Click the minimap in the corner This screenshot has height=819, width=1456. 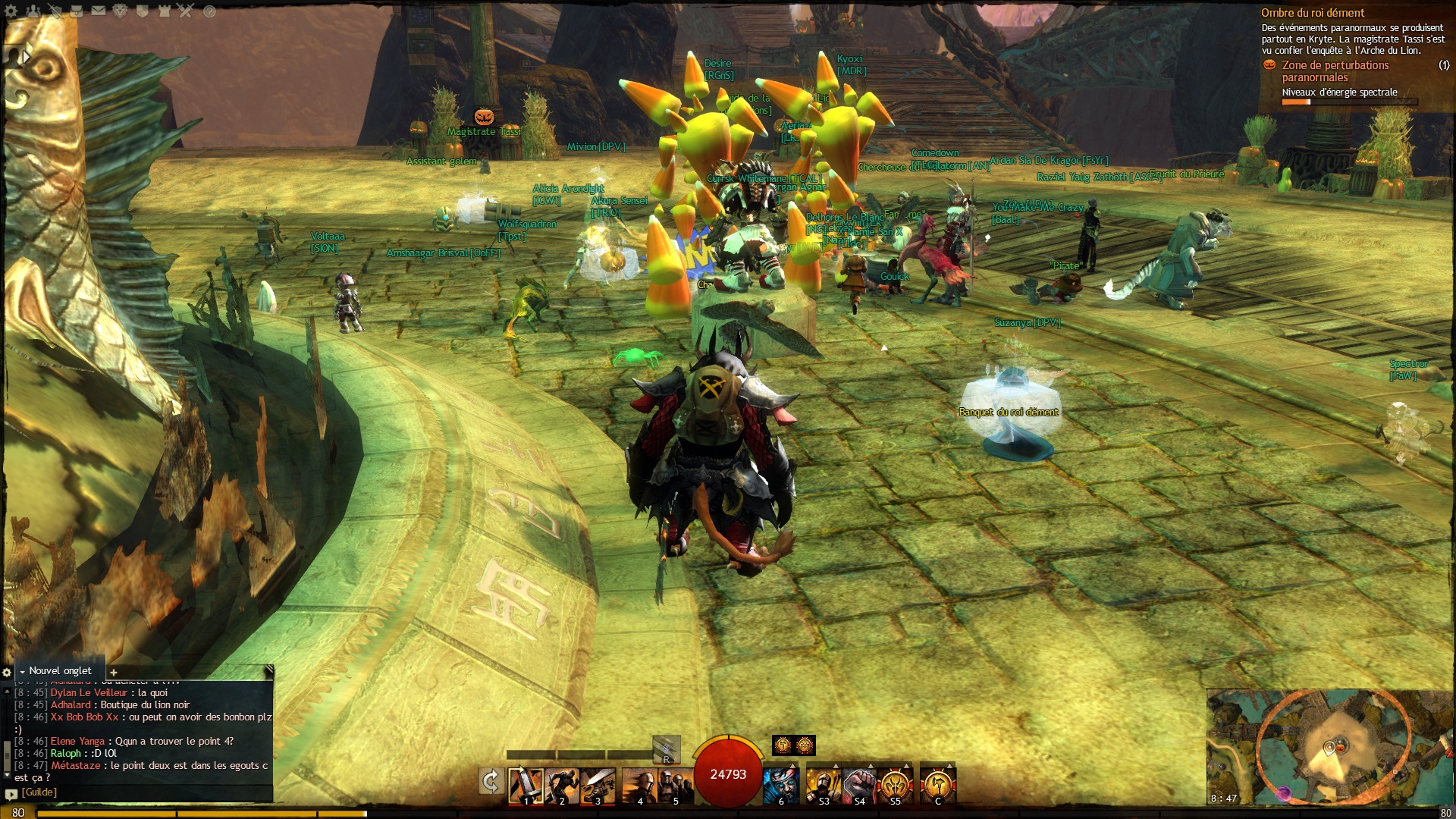[1329, 747]
